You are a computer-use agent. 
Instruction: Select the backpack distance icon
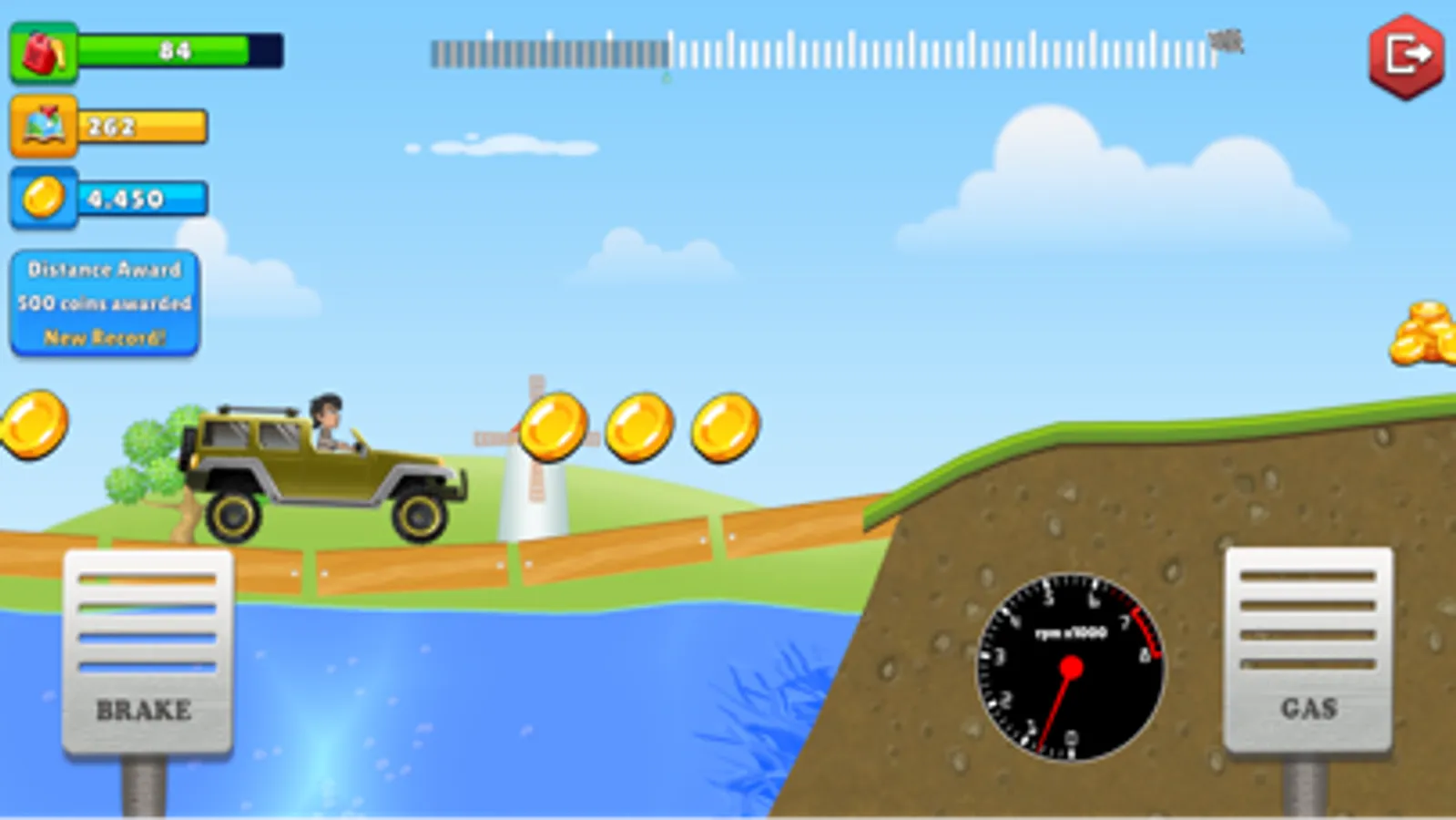tap(43, 125)
